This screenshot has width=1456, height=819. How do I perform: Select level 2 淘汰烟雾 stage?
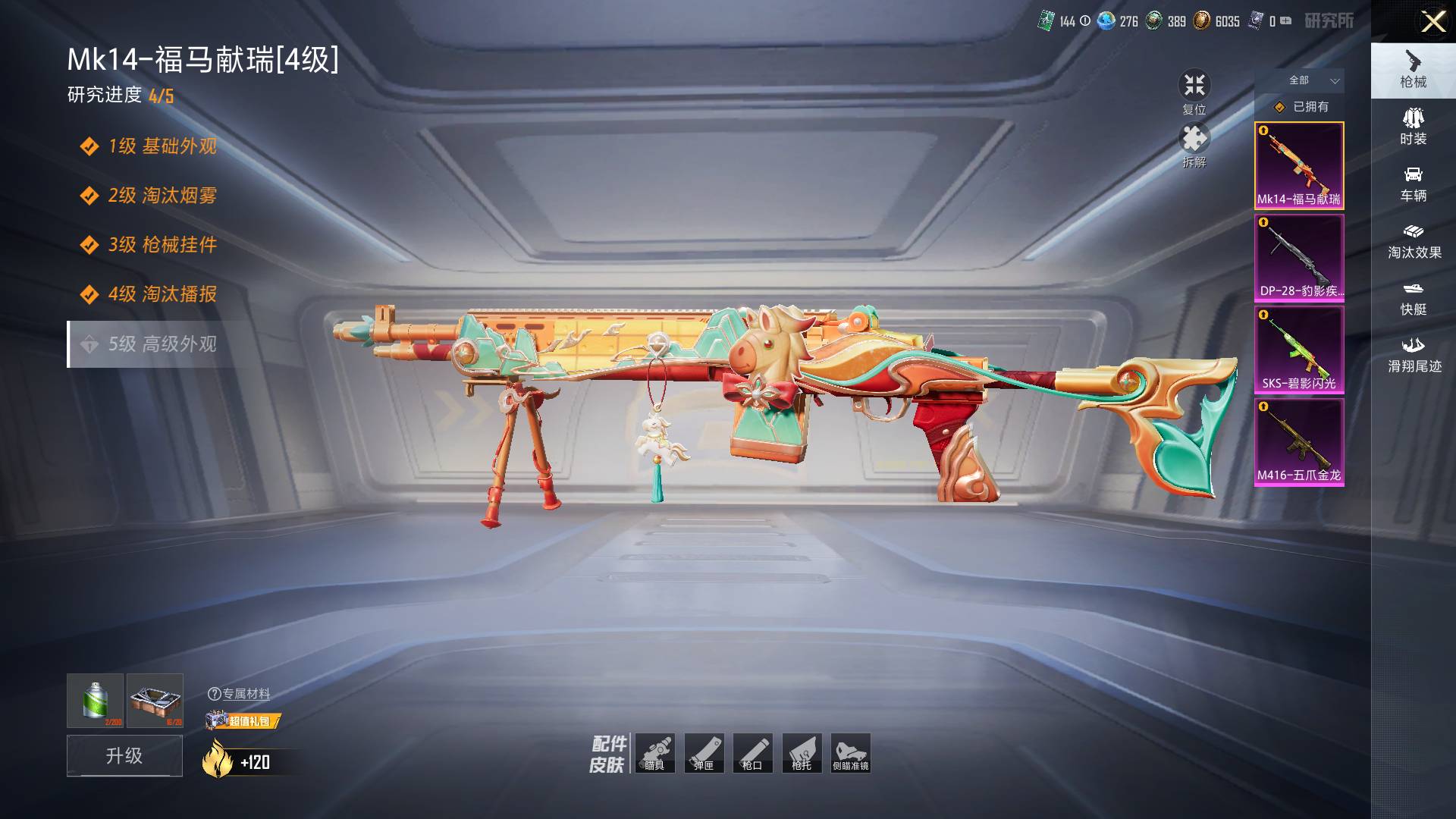pos(162,196)
